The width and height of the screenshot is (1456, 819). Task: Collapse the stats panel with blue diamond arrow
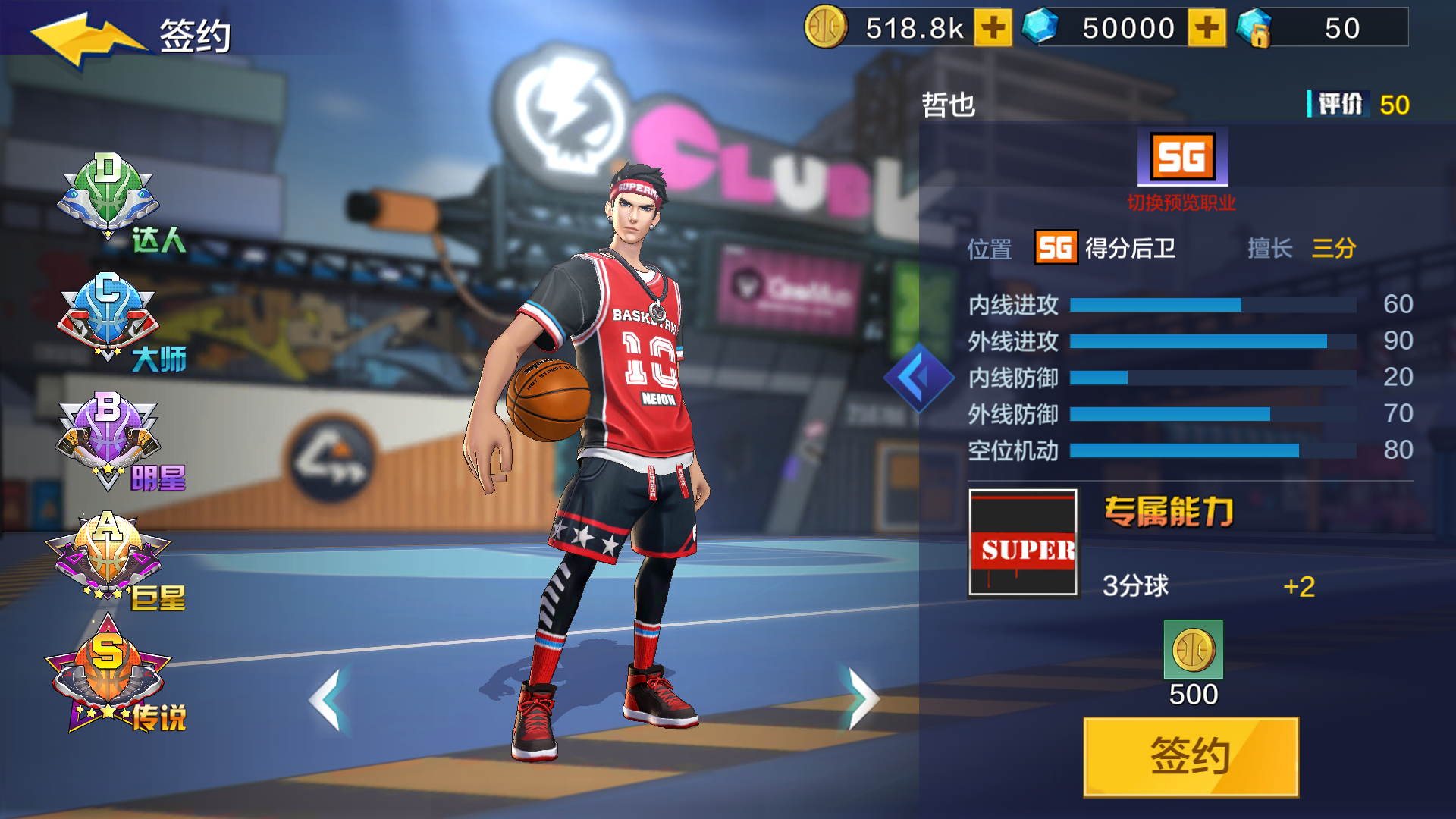point(918,377)
